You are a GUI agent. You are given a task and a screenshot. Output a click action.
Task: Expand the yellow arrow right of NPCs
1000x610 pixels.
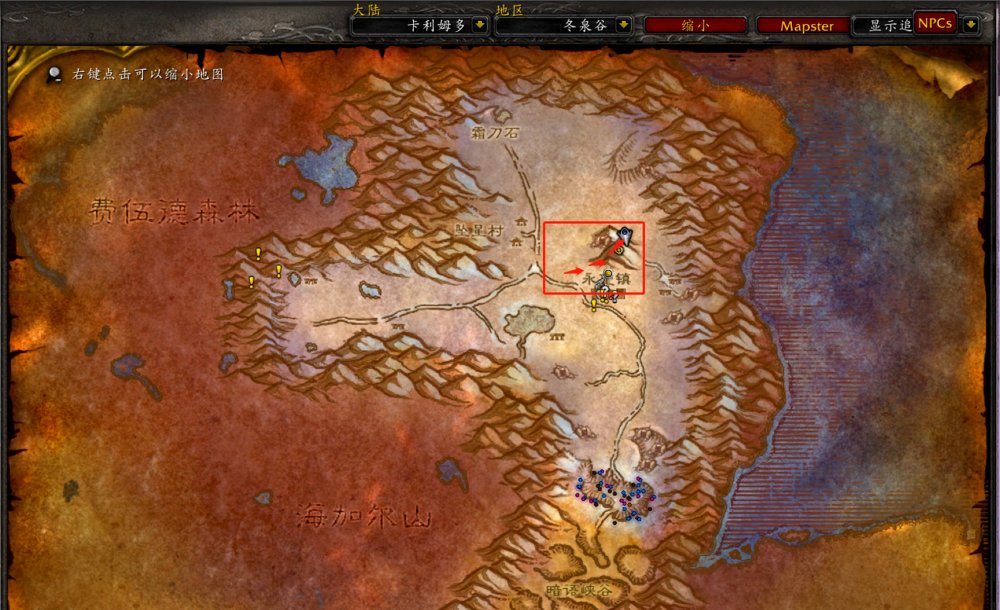click(x=968, y=25)
